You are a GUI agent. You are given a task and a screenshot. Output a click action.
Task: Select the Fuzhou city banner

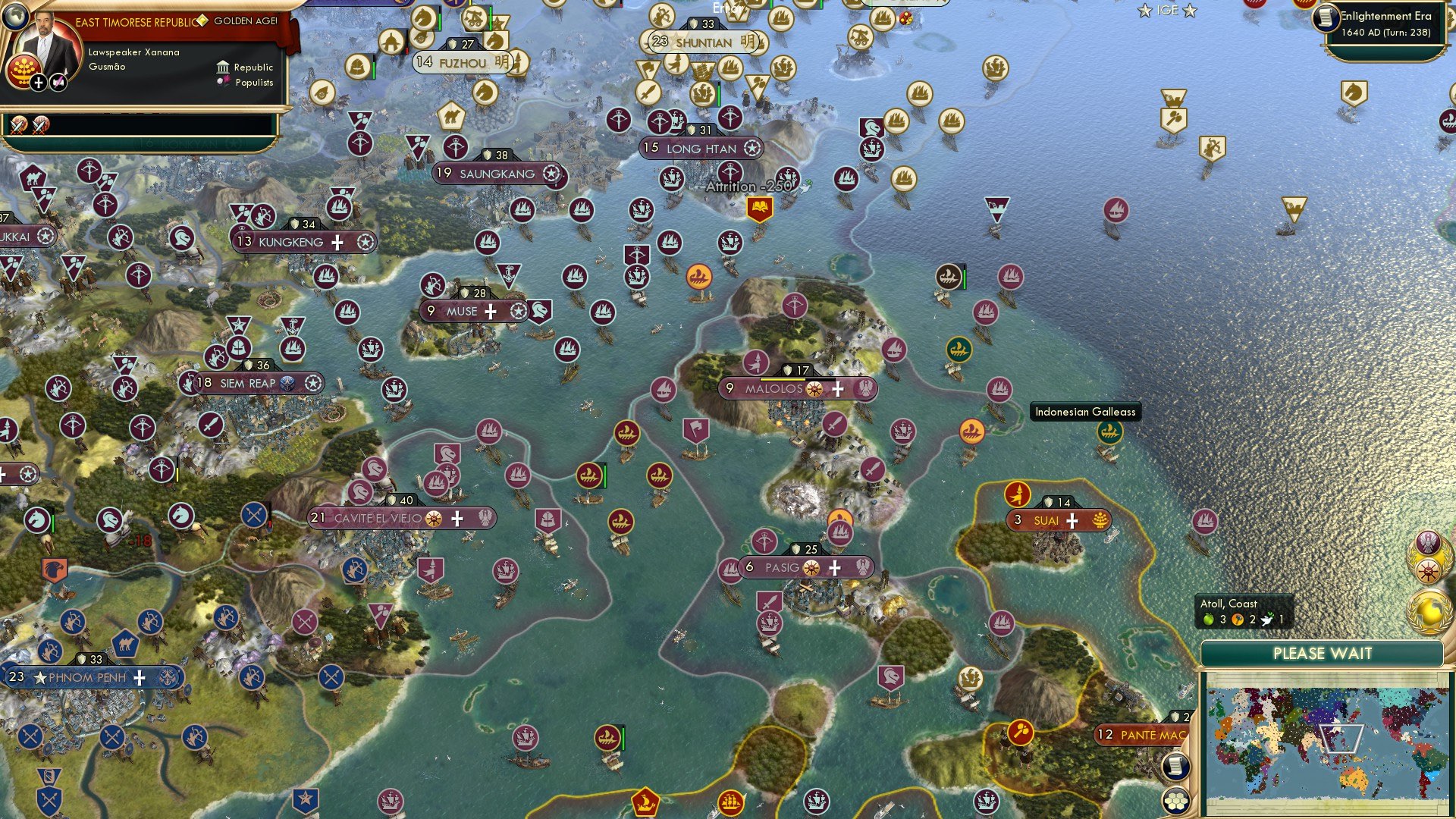[x=463, y=62]
